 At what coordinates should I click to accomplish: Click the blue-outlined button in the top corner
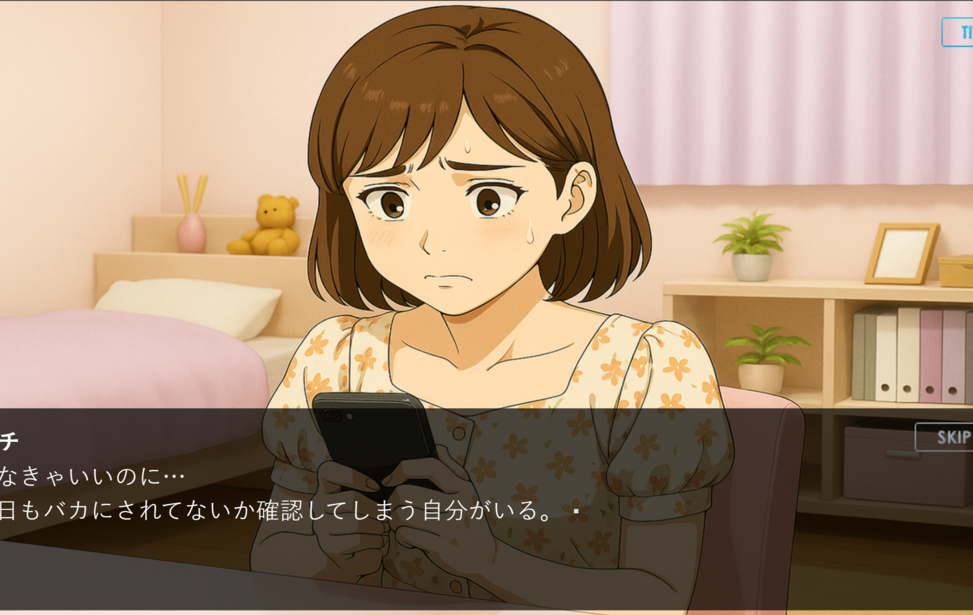point(958,32)
